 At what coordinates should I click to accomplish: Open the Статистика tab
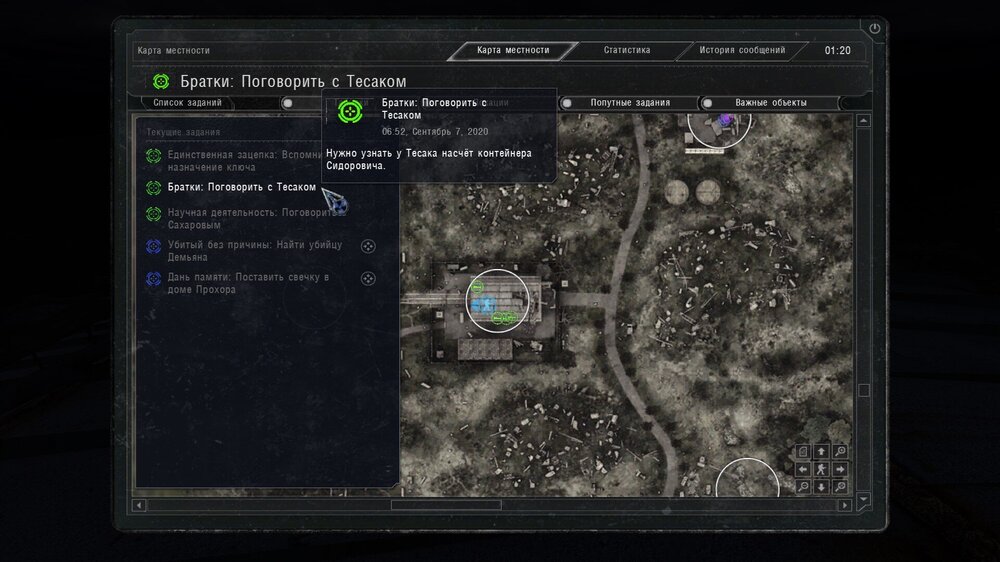click(x=627, y=50)
